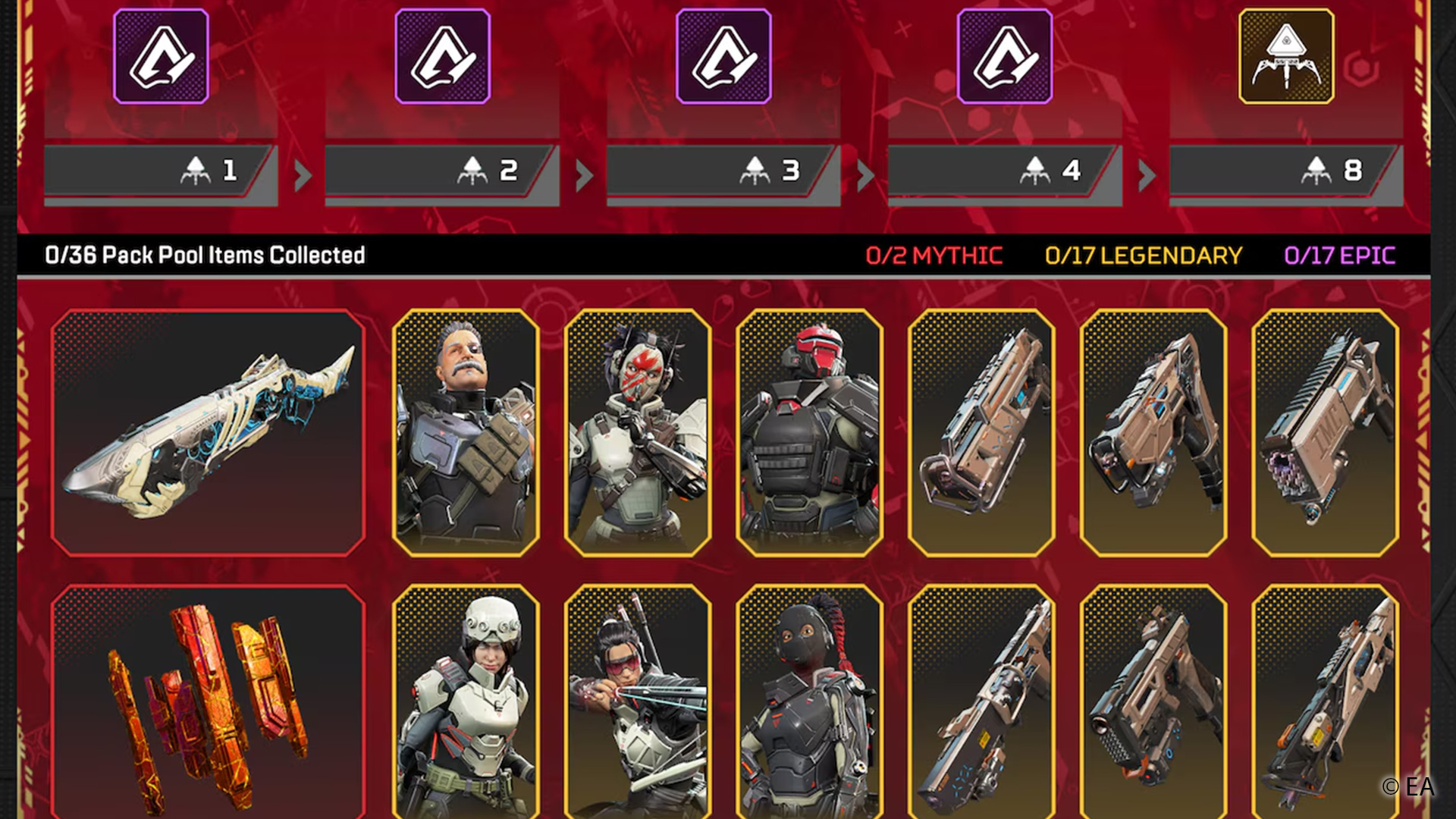Select the red-visor archer legend skin

click(x=638, y=701)
